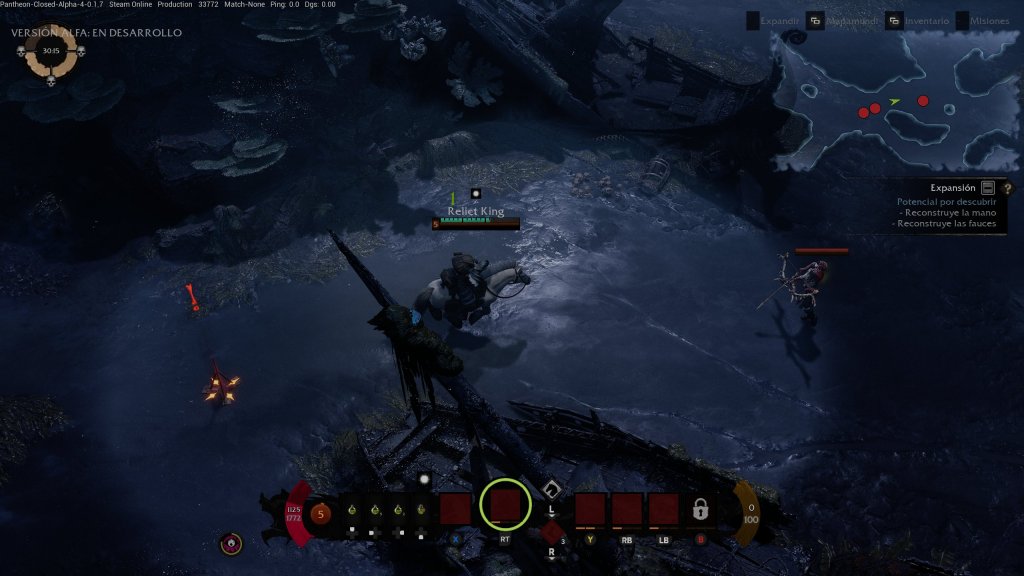The width and height of the screenshot is (1024, 576).
Task: Click the orange level 5 orb
Action: tap(320, 514)
